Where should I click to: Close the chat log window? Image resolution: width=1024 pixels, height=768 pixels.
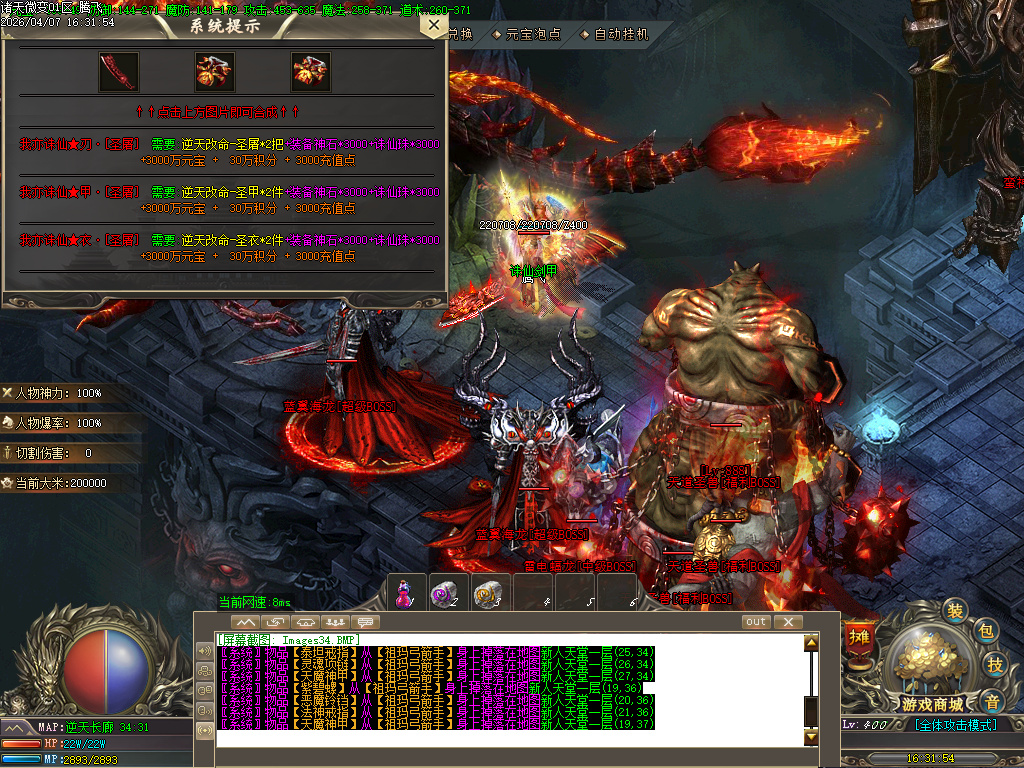coord(788,622)
